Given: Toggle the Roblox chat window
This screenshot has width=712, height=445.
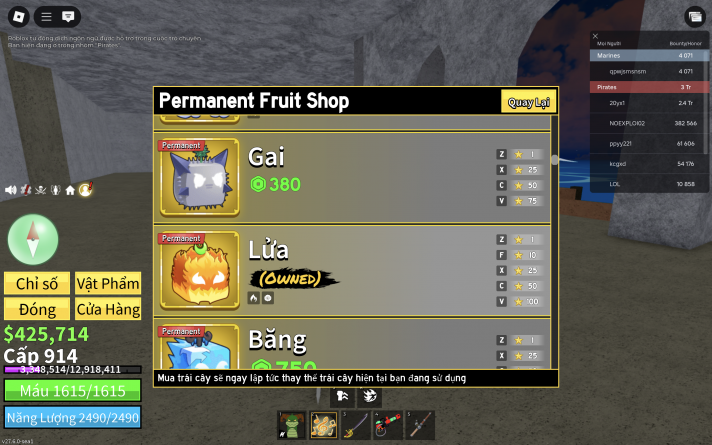Looking at the screenshot, I should (68, 17).
